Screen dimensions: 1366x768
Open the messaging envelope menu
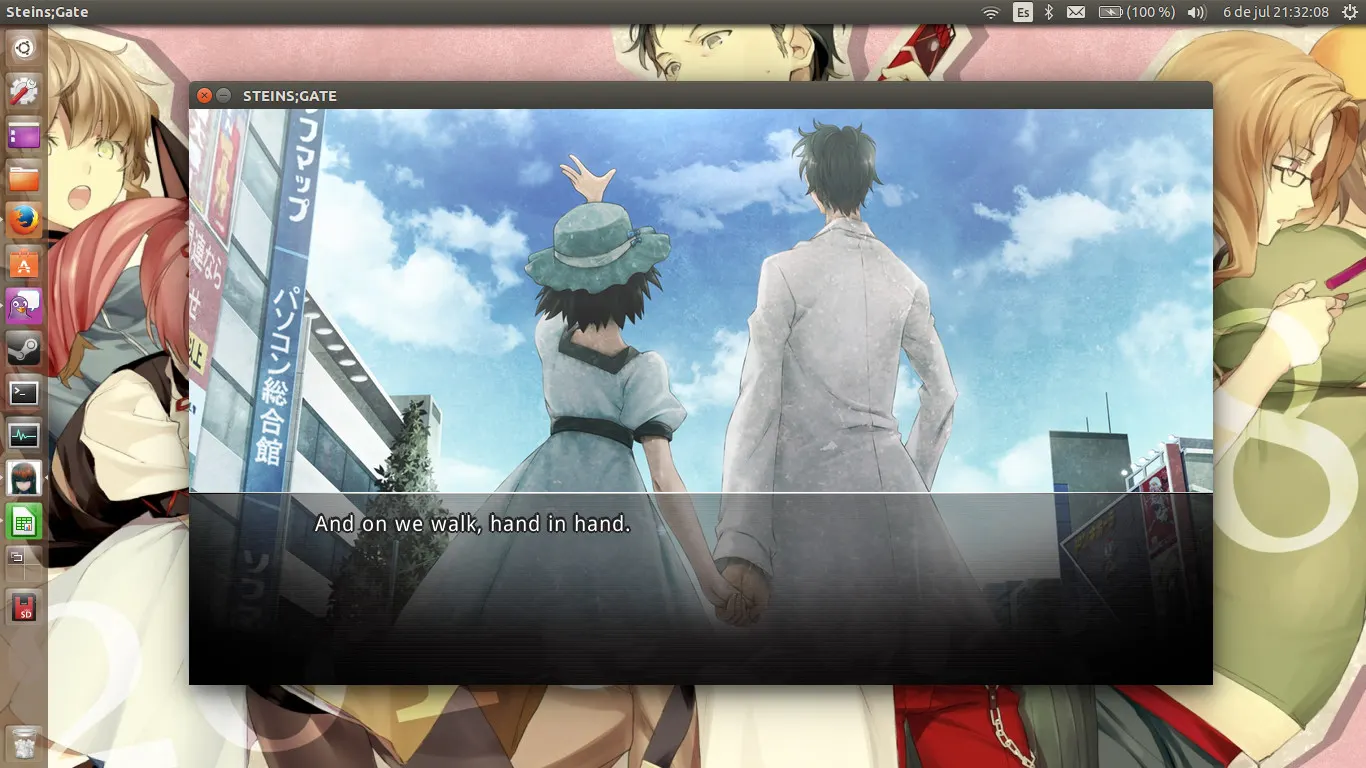coord(1074,12)
